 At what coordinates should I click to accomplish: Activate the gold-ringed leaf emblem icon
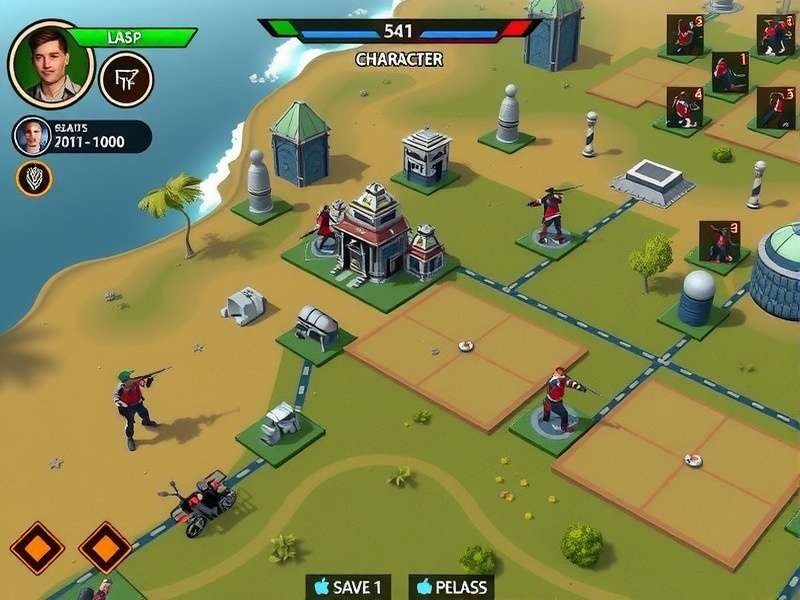34,178
